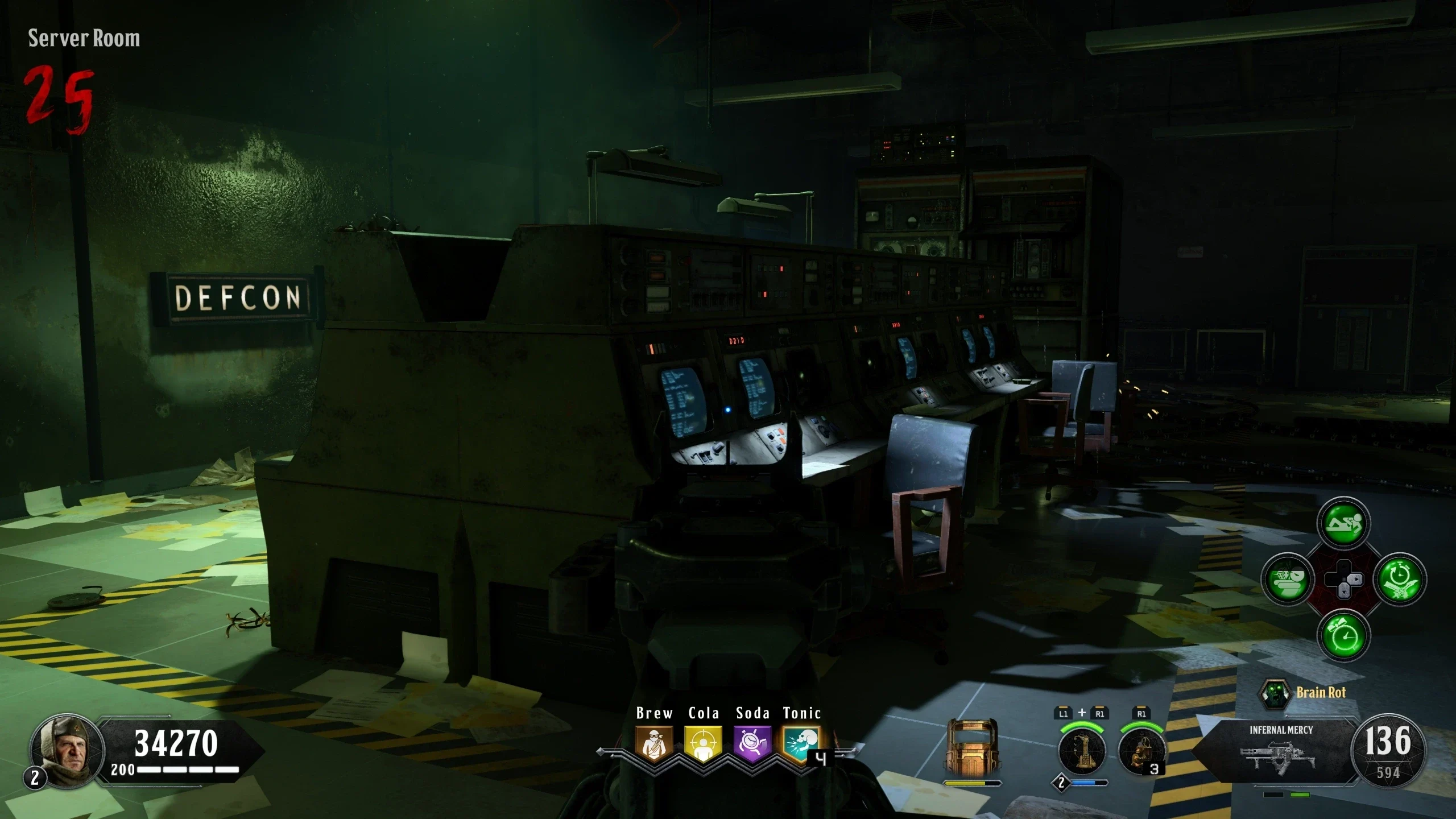
Task: Use the left elixir with dice icon
Action: pos(1288,580)
